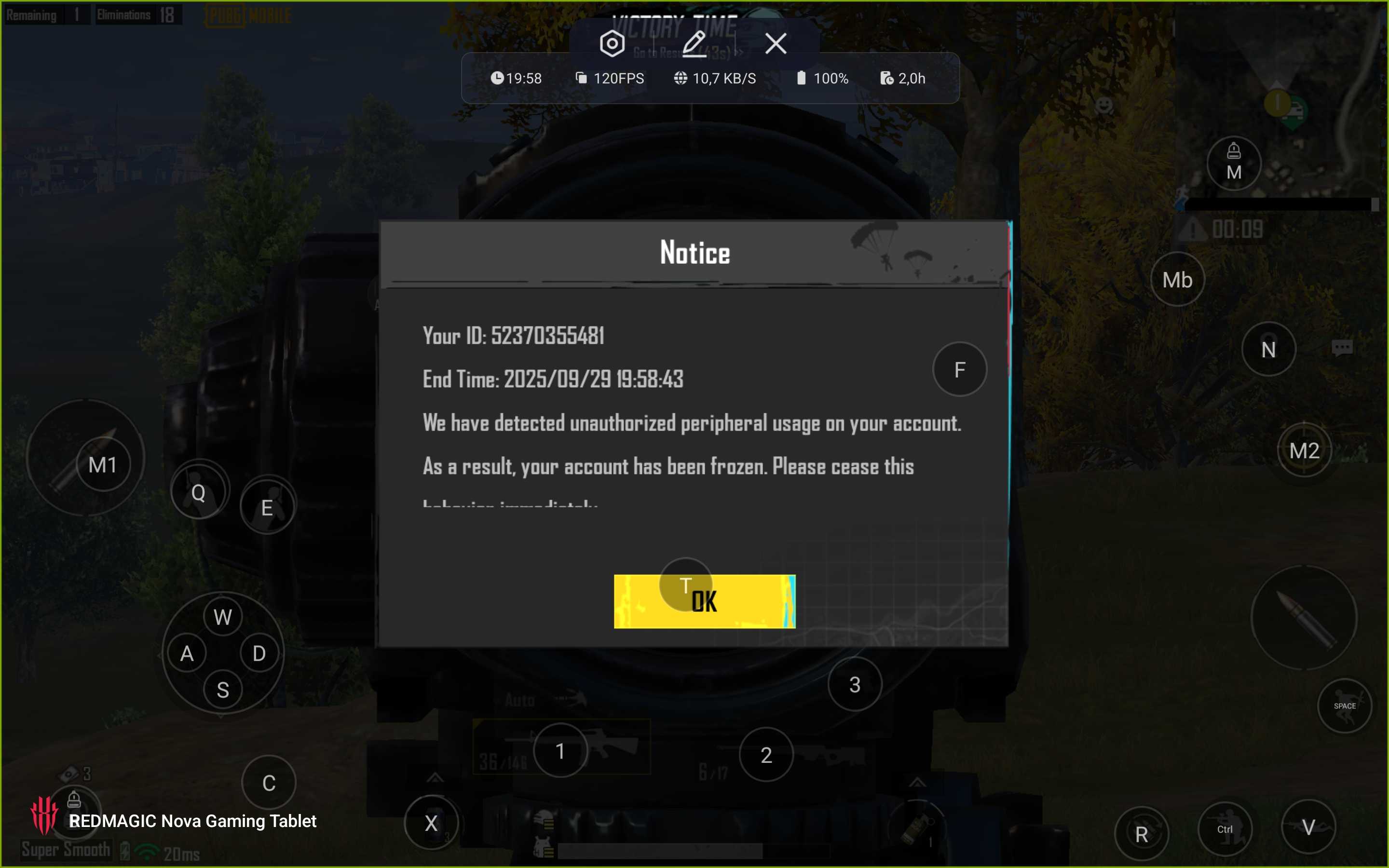Viewport: 1389px width, 868px height.
Task: Tap the scope aim button marked M2
Action: coord(1304,451)
